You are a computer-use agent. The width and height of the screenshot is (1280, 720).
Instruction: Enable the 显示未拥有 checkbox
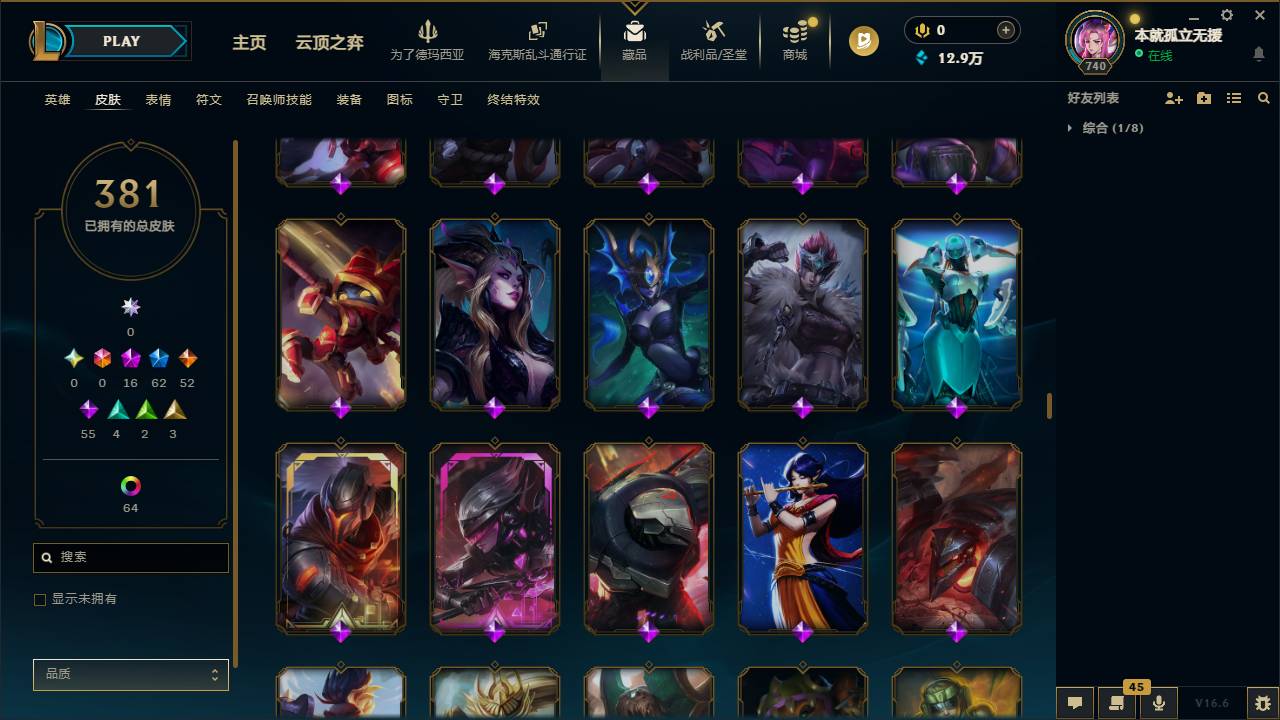(x=40, y=599)
